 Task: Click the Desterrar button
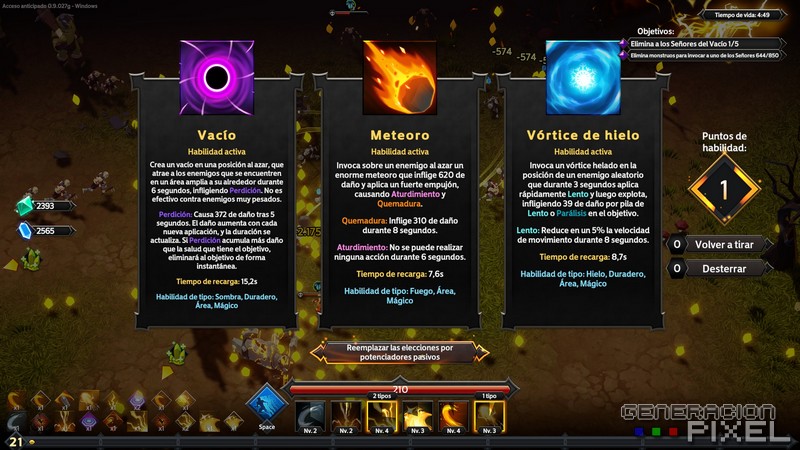721,268
